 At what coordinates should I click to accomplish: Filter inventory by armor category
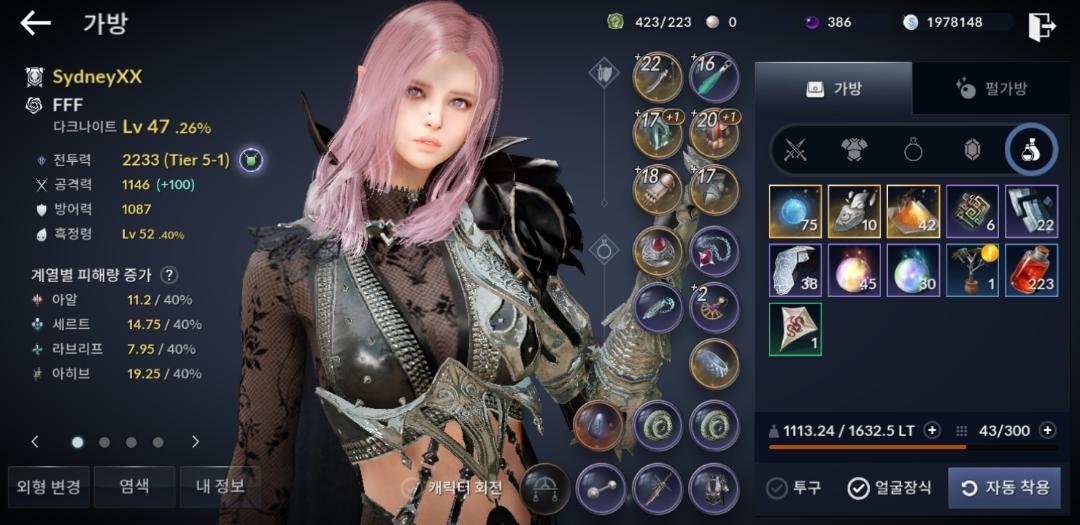coord(853,151)
